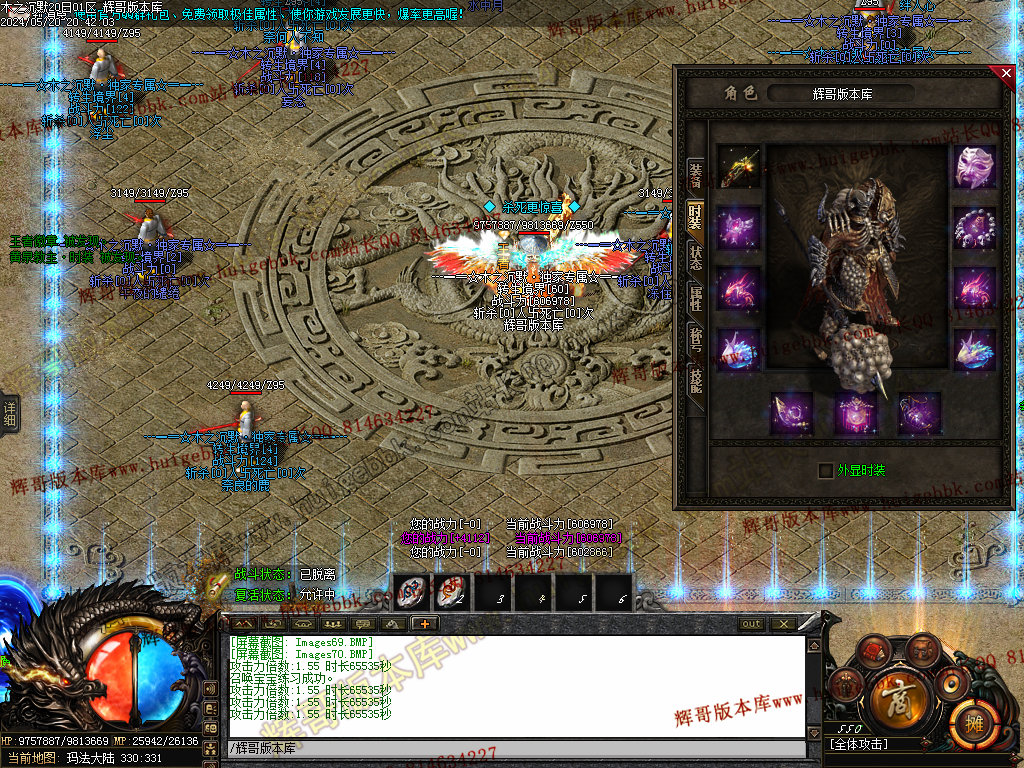This screenshot has height=768, width=1024.
Task: Close the character panel with the red X
Action: coord(1005,73)
